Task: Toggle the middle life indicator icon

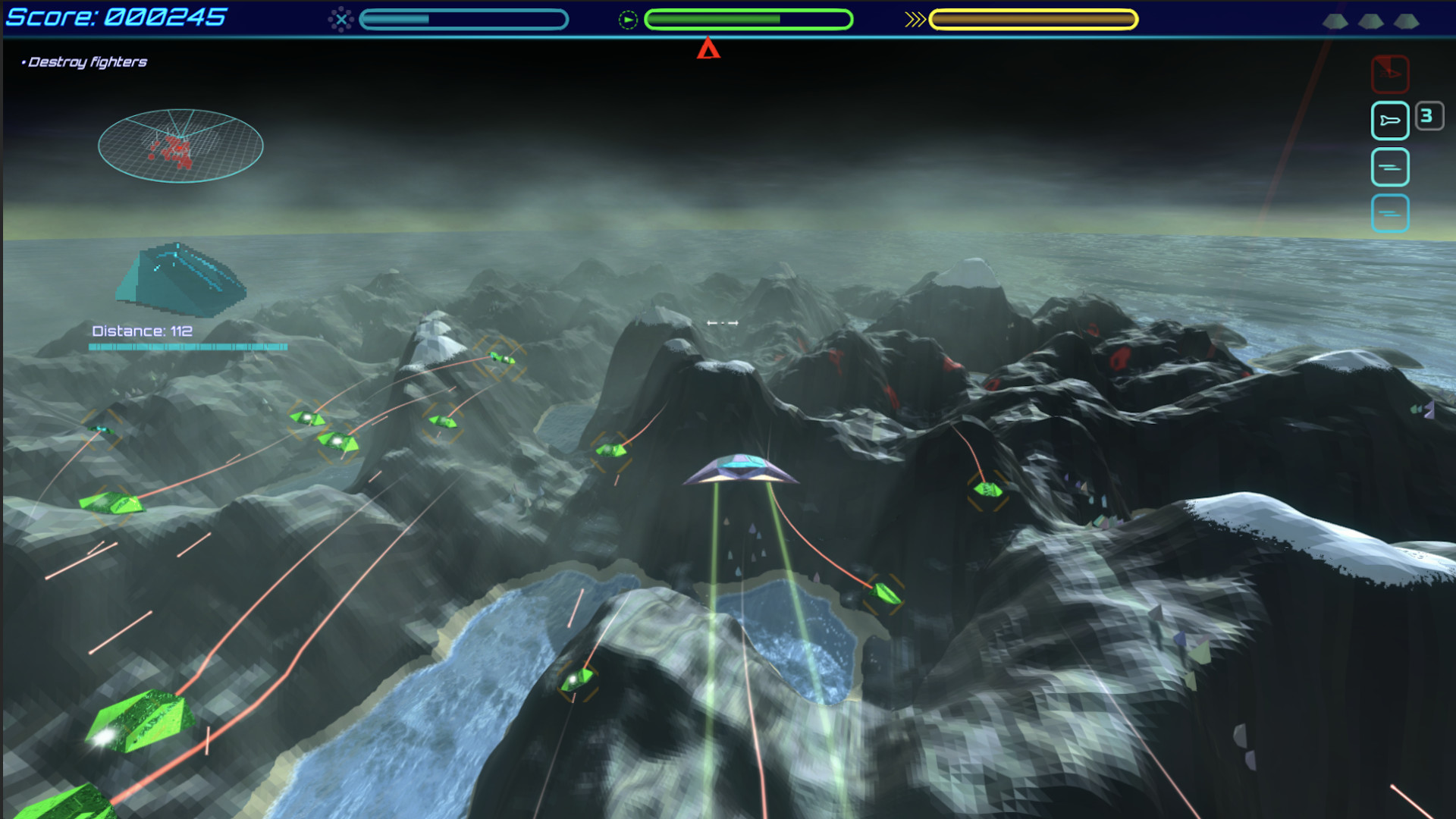Action: tap(1371, 23)
